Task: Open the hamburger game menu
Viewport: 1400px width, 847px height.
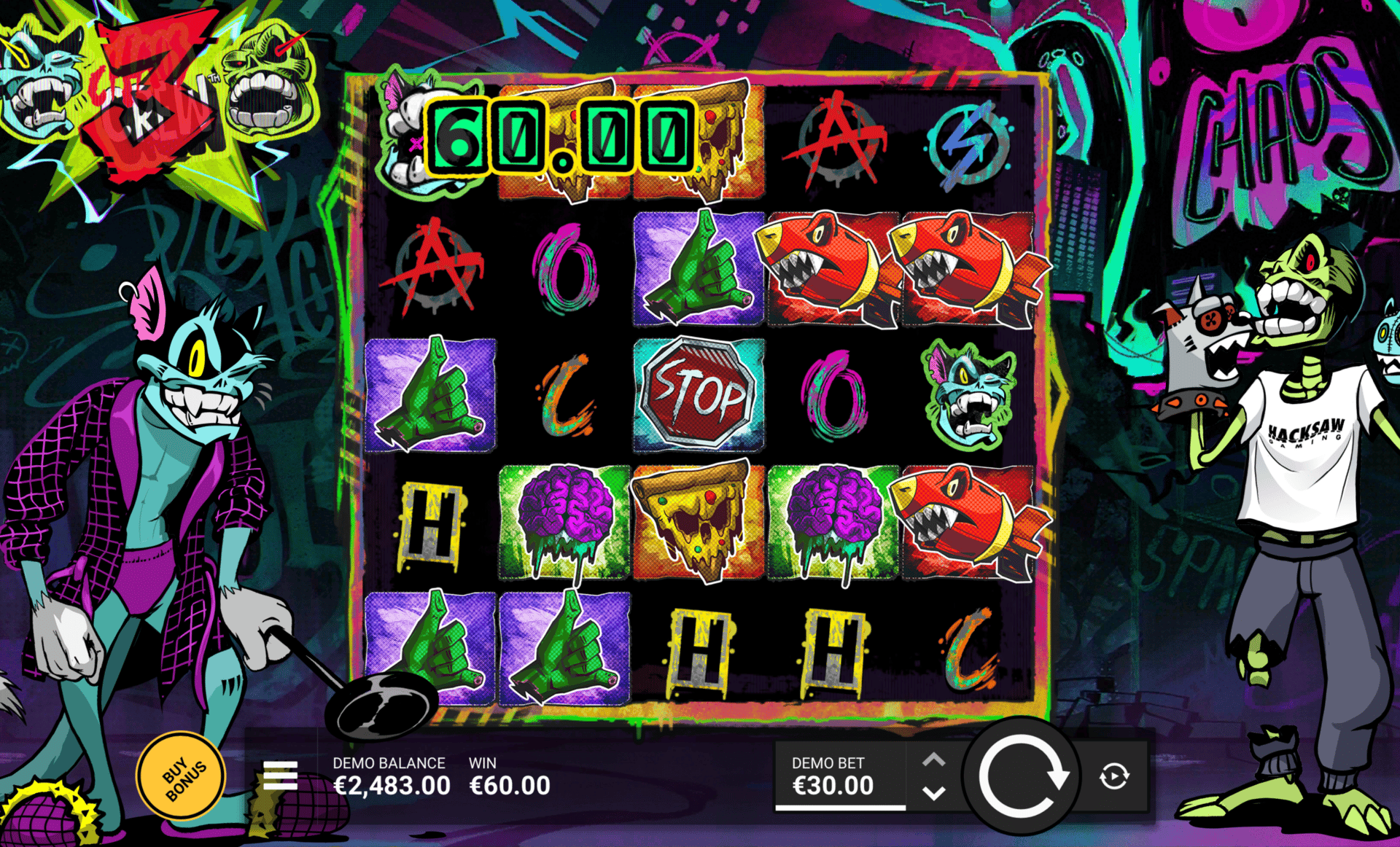Action: (280, 776)
